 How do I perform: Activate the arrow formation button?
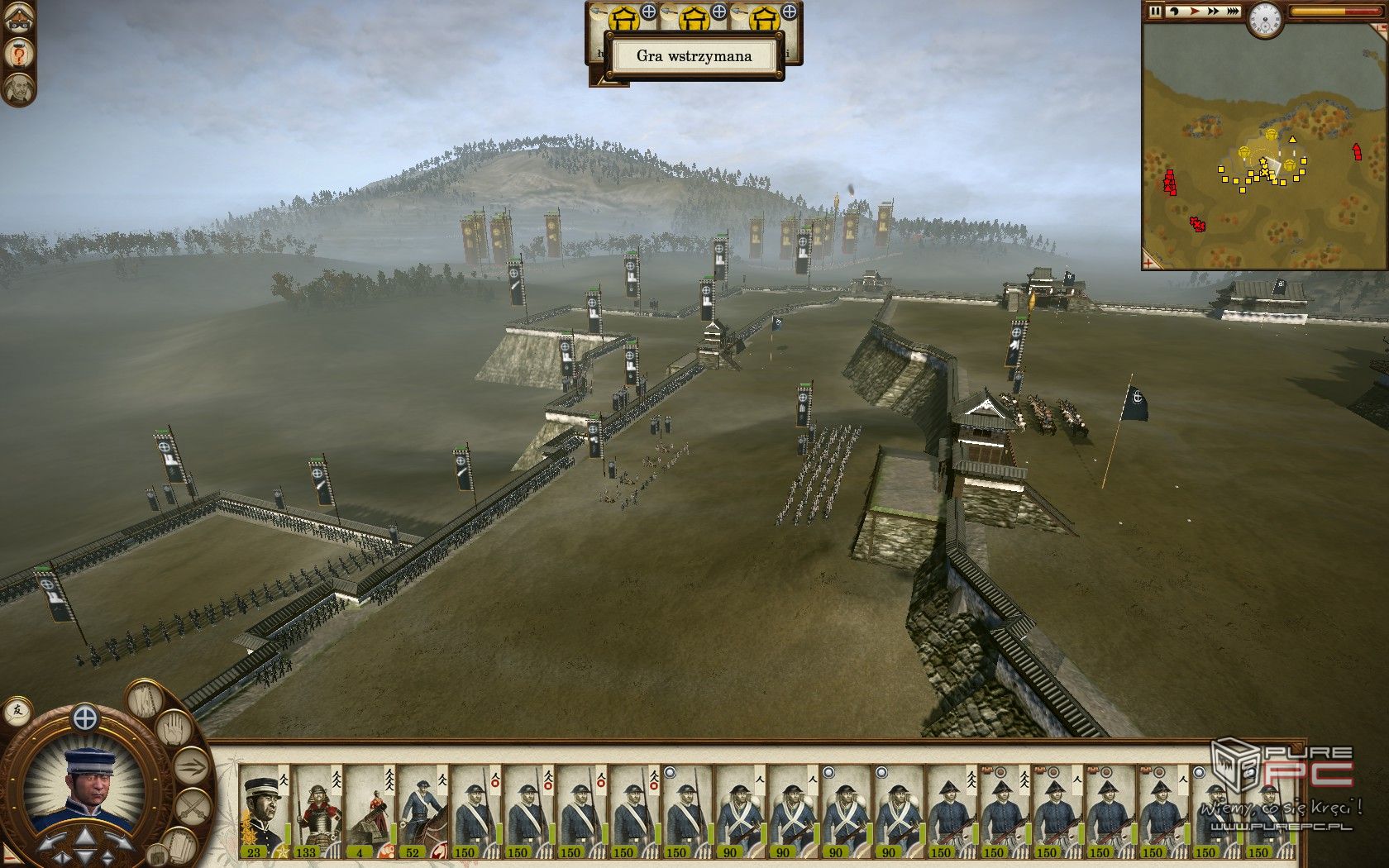pyautogui.click(x=190, y=764)
